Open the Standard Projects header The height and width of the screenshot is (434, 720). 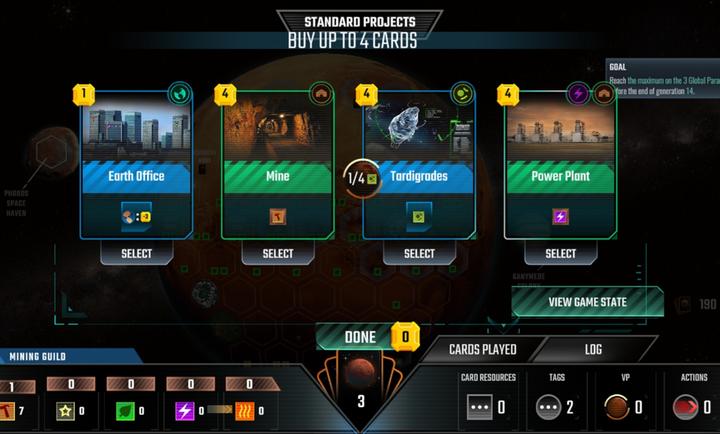(x=359, y=21)
